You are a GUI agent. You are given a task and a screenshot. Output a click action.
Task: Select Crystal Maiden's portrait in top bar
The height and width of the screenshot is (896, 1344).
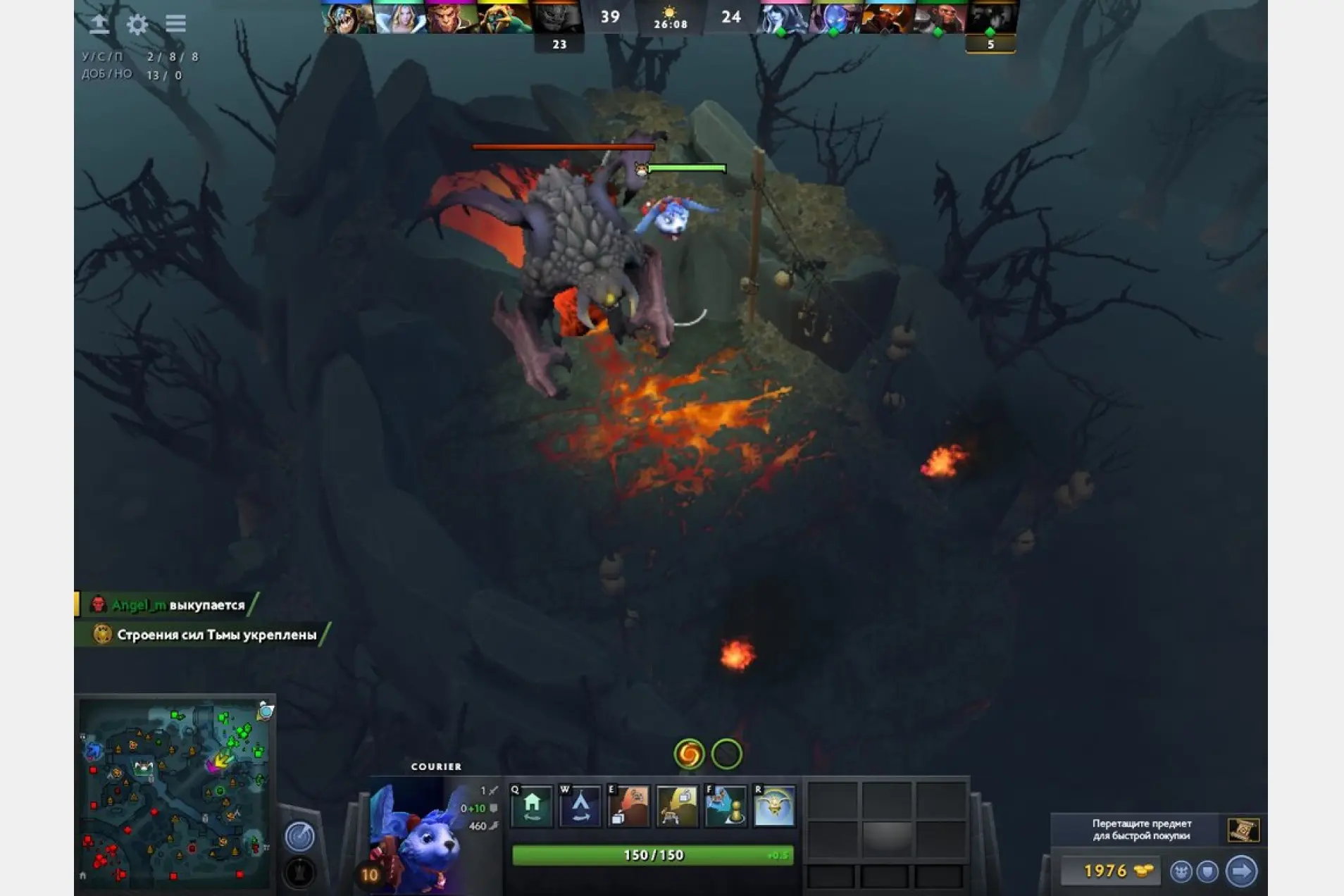(x=400, y=18)
